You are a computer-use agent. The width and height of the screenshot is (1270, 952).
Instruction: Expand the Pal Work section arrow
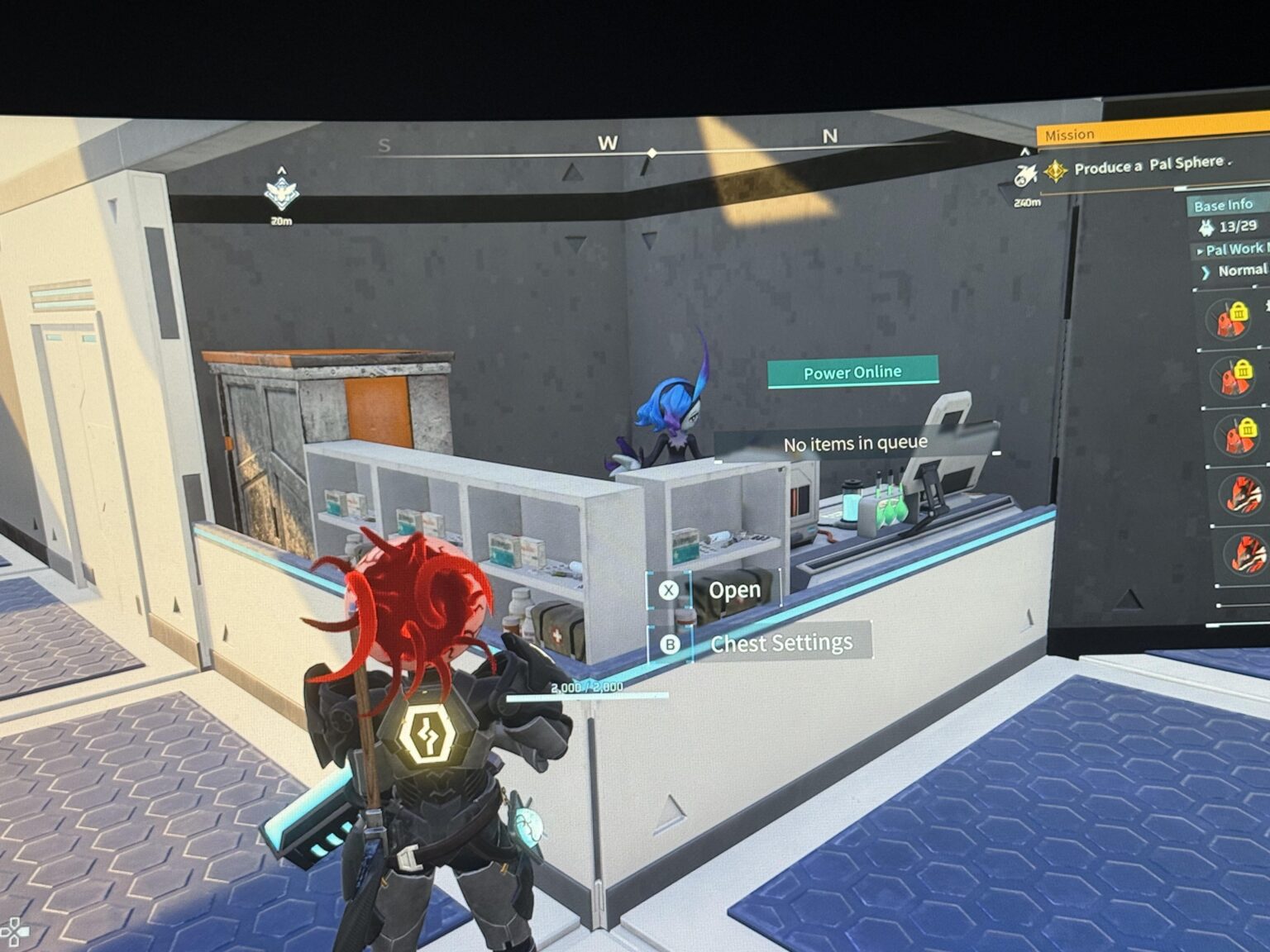click(x=1201, y=250)
